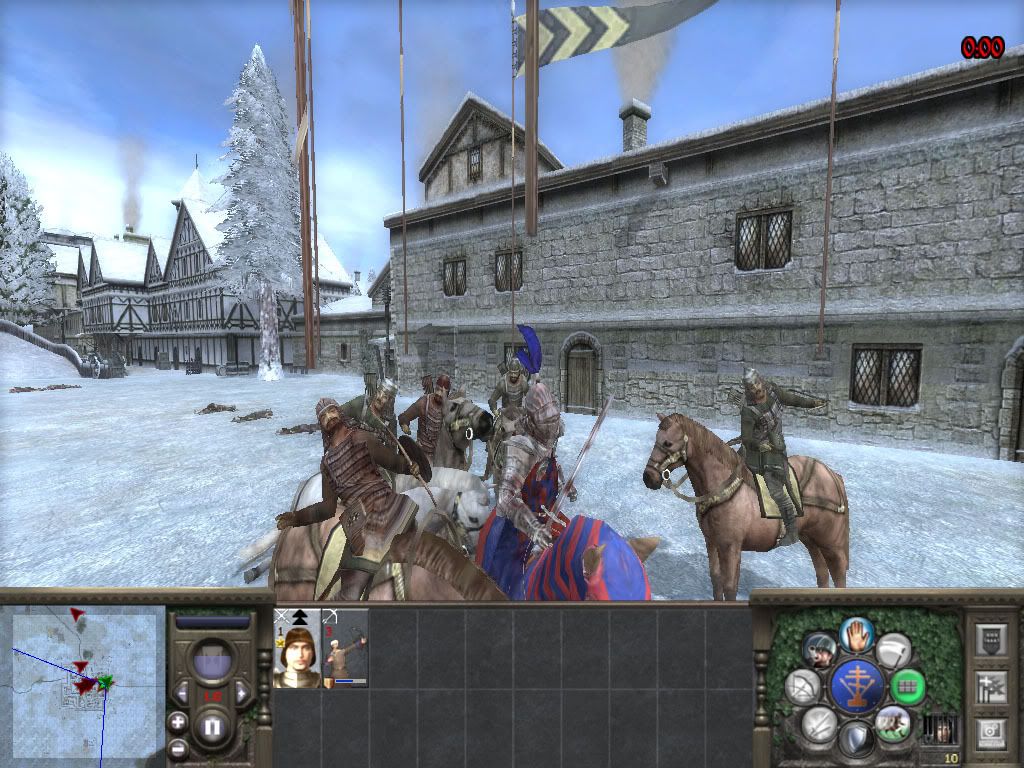Click the battle minimap
The image size is (1024, 768).
(84, 678)
